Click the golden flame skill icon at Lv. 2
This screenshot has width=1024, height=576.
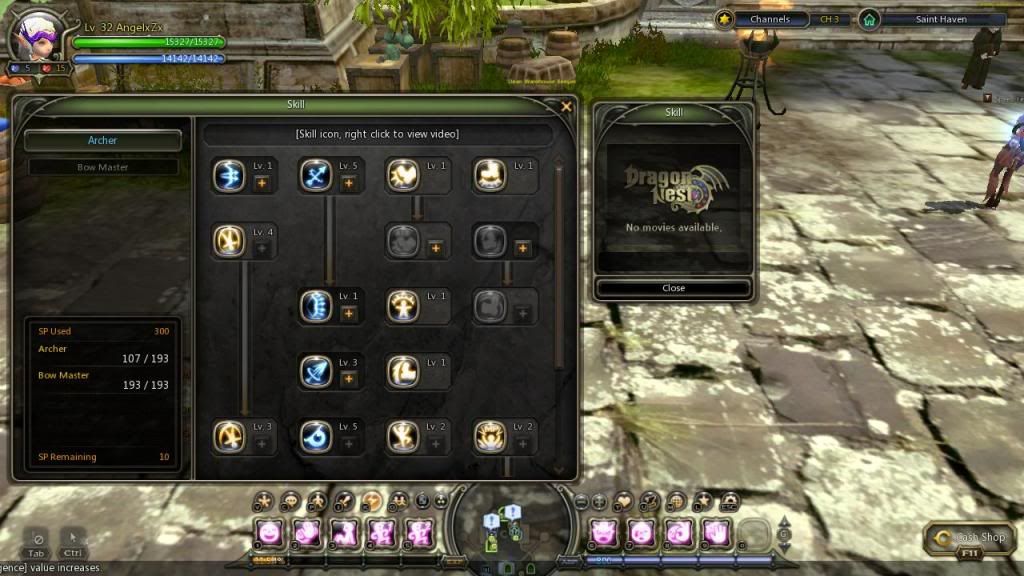pos(490,436)
